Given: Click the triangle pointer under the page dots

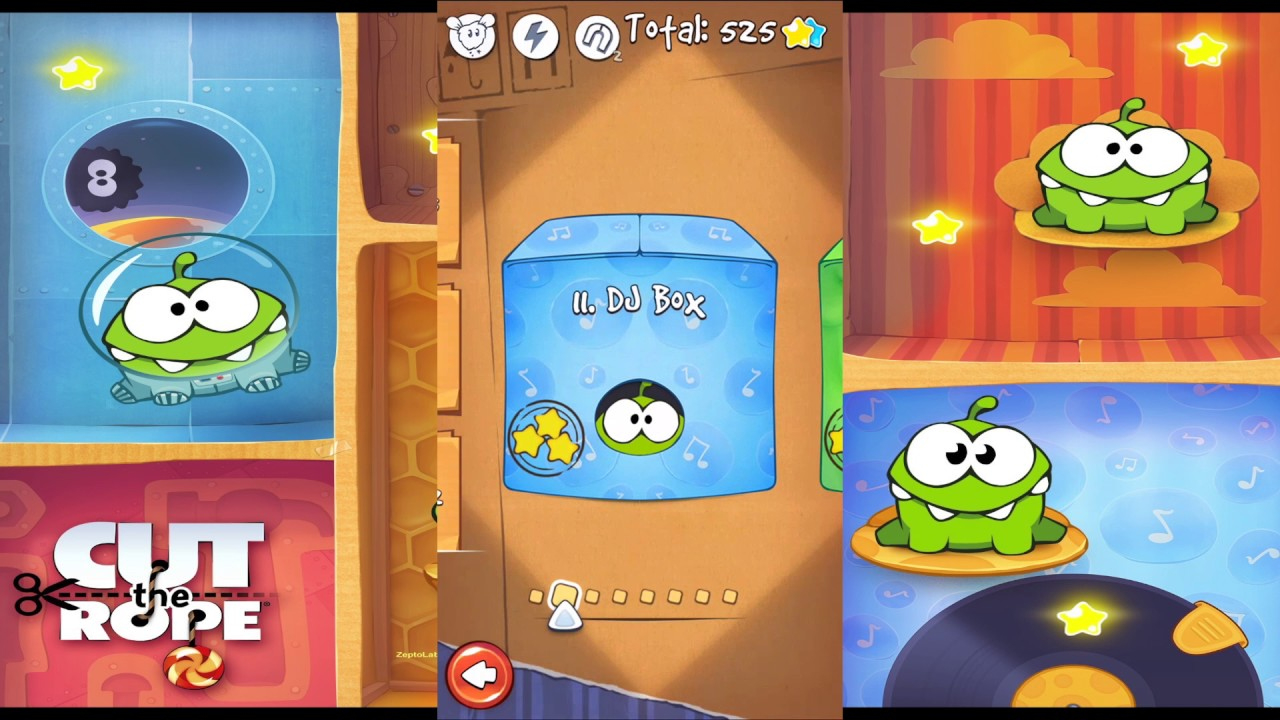Looking at the screenshot, I should [565, 617].
